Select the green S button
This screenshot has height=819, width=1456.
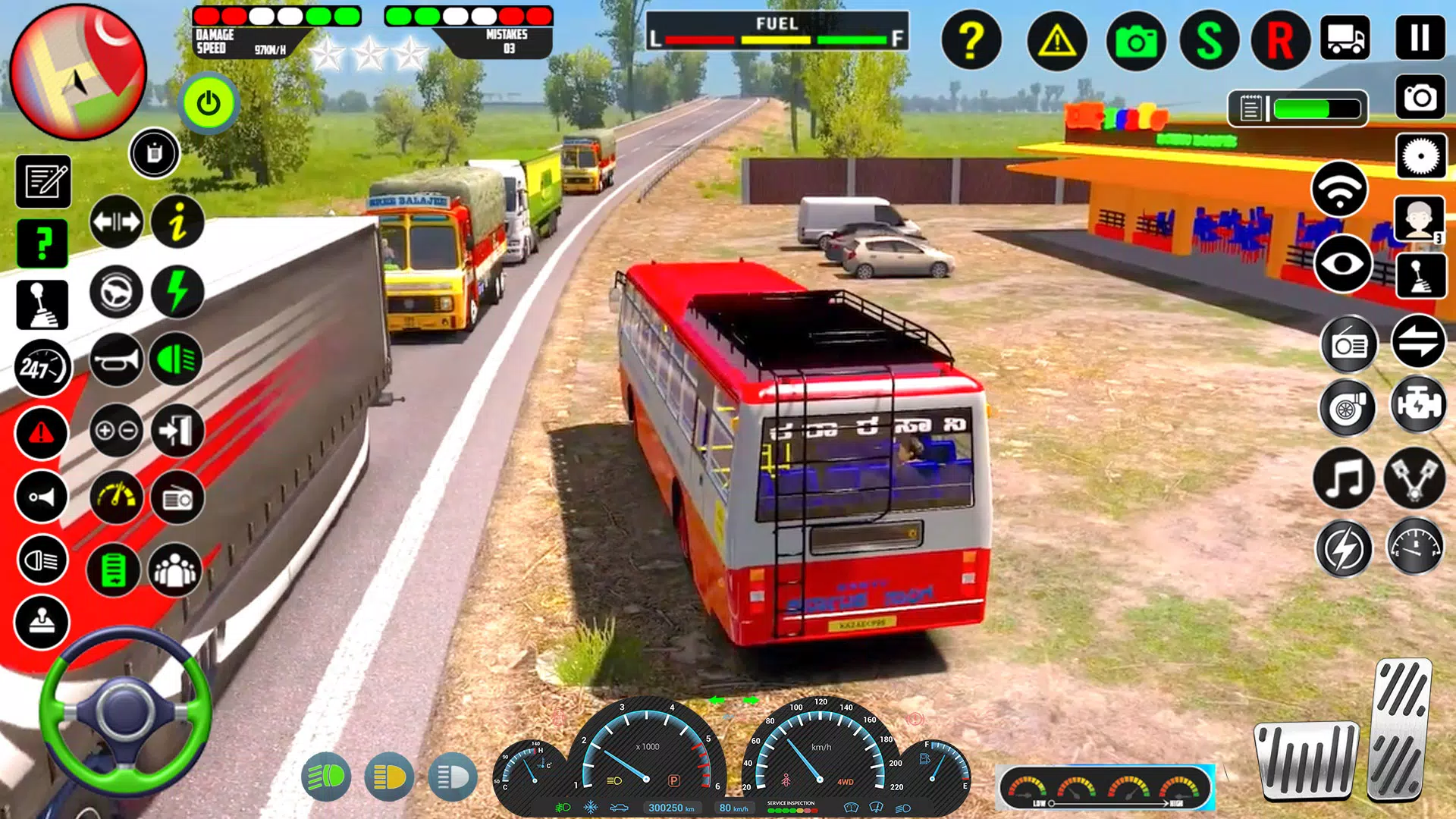point(1209,40)
